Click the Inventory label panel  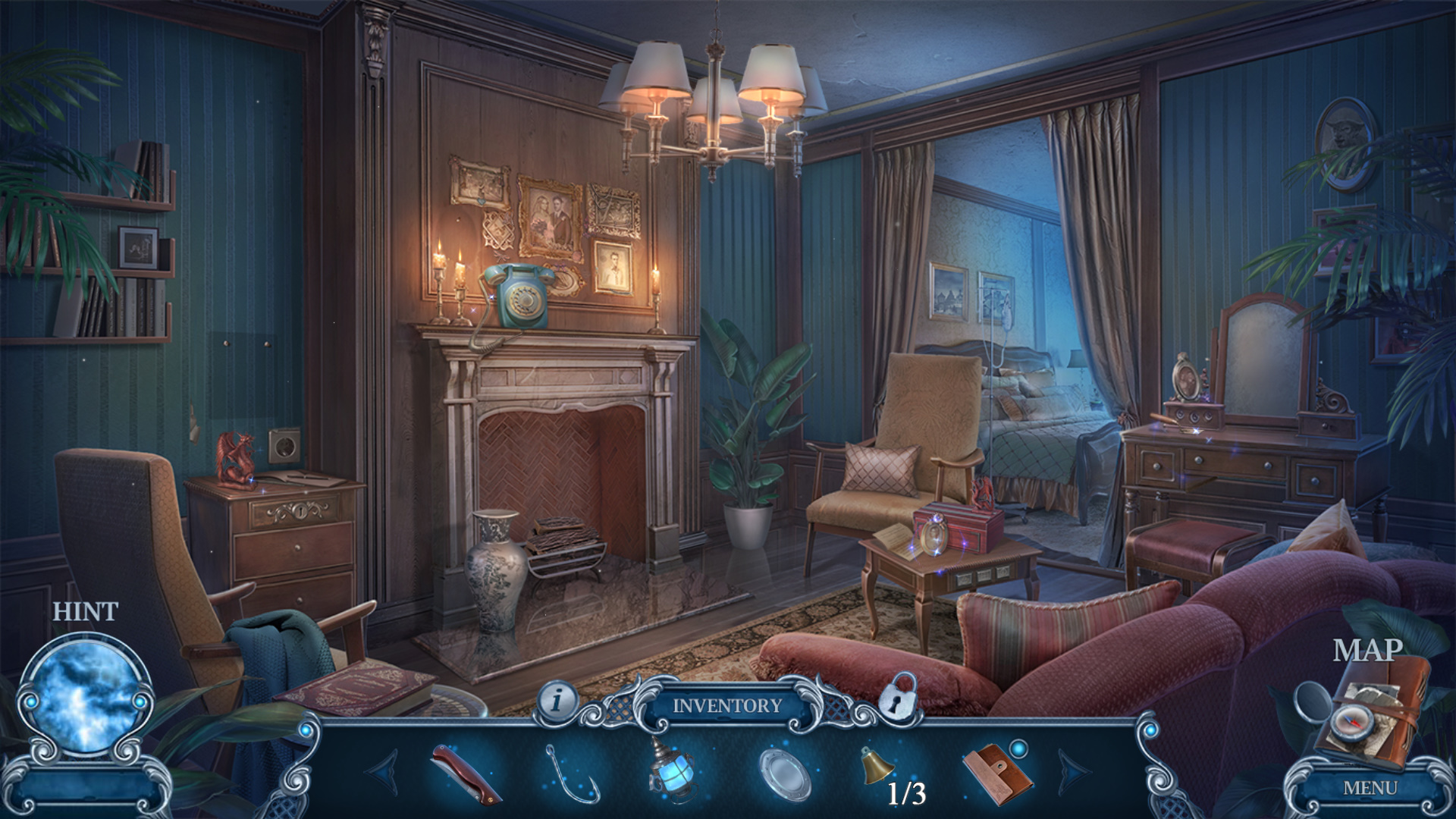(727, 705)
